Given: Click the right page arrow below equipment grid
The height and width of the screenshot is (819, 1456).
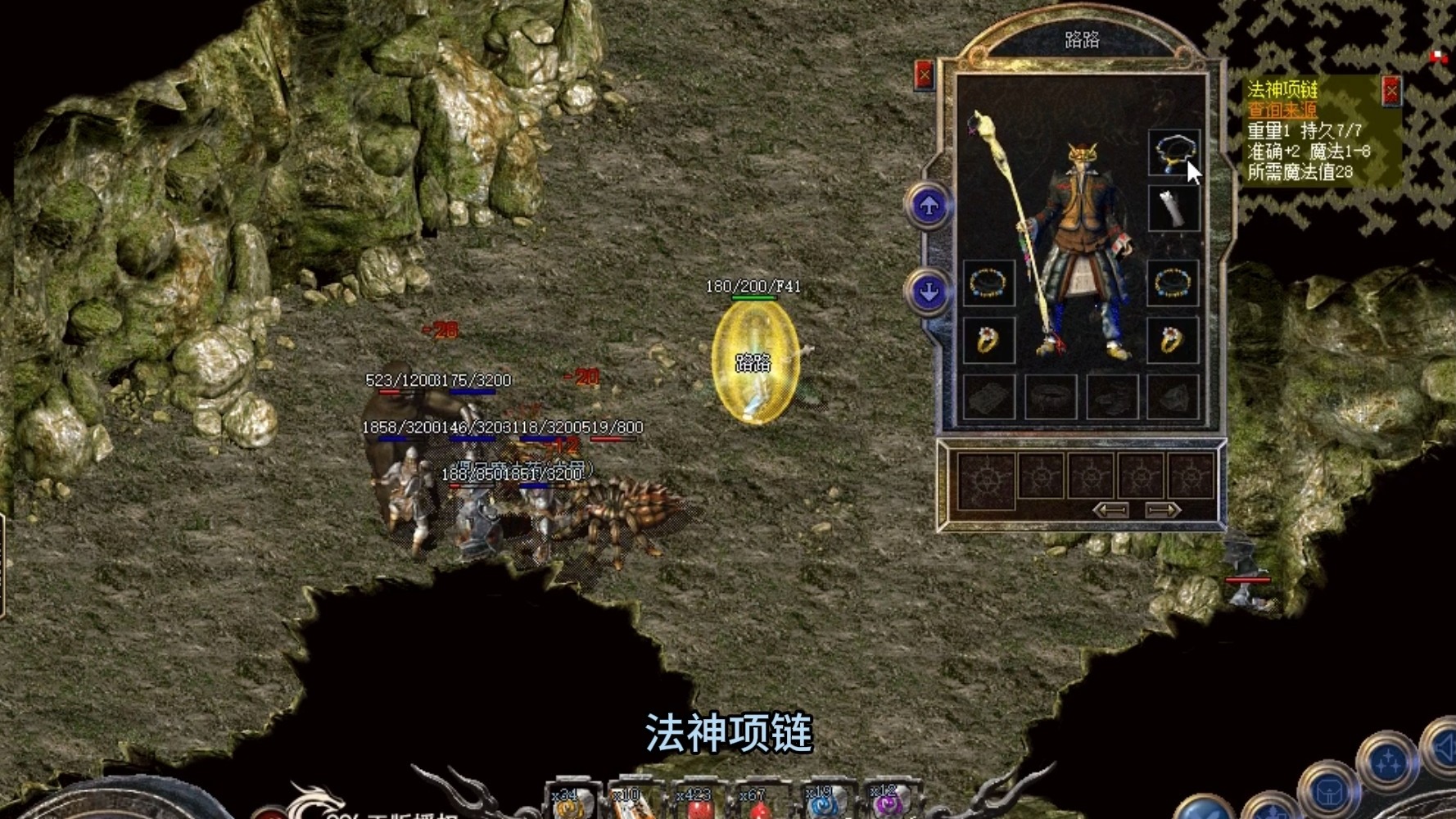Looking at the screenshot, I should [x=1160, y=509].
